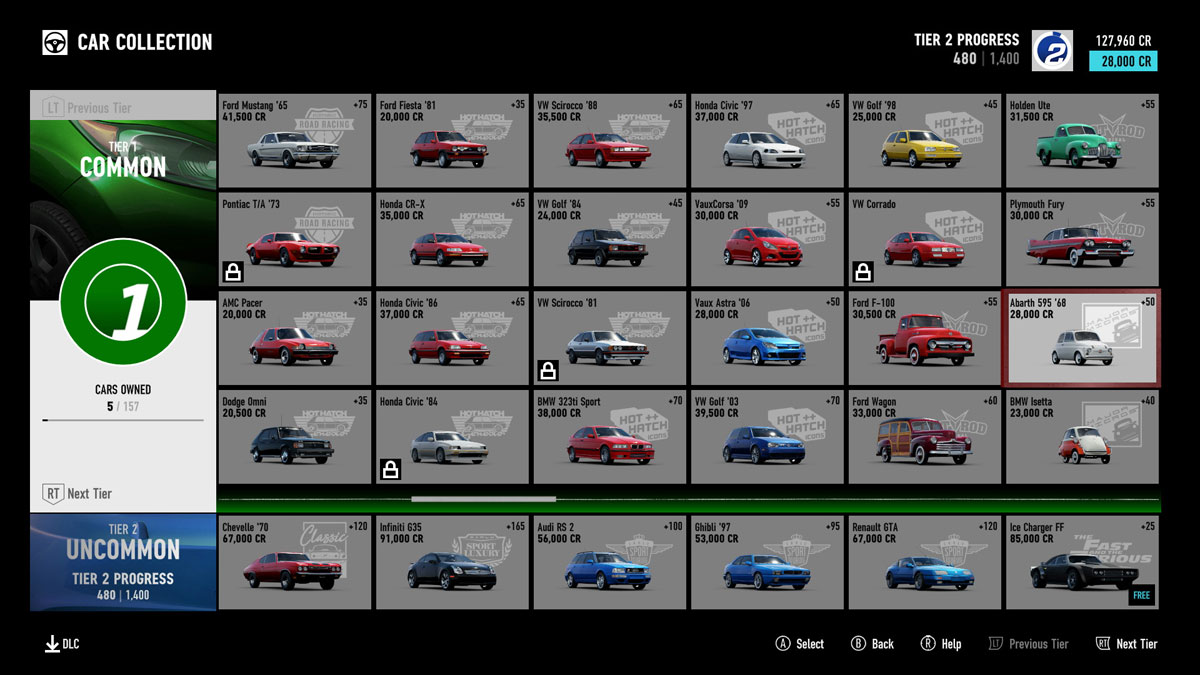Choose the Ford Wagon tile
The width and height of the screenshot is (1200, 675).
point(924,437)
